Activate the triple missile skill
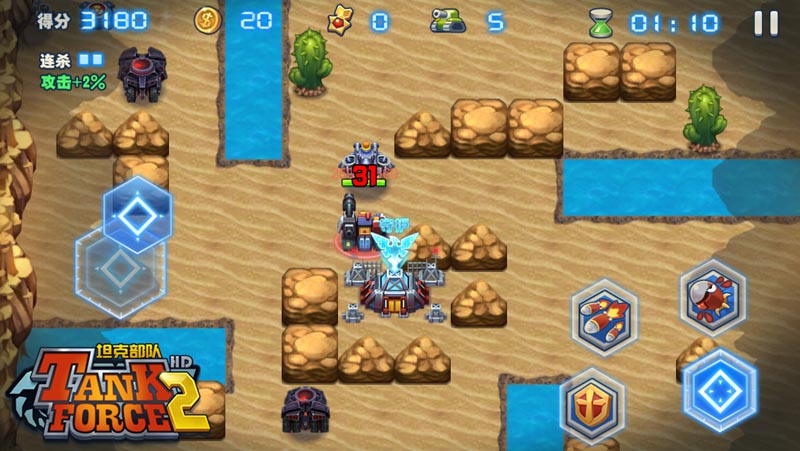 coord(605,317)
